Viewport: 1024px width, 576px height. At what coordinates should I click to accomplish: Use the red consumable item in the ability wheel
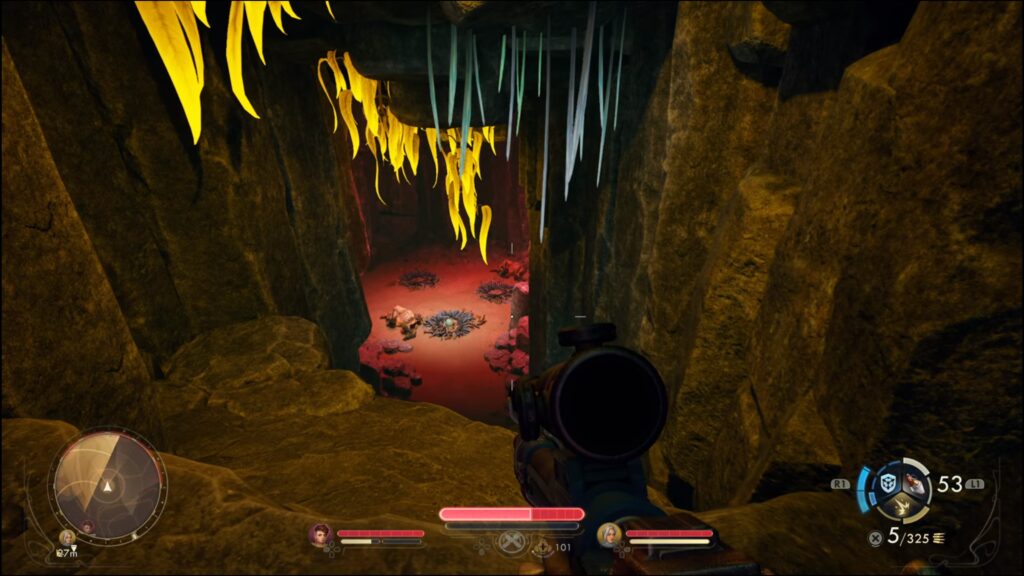[914, 484]
